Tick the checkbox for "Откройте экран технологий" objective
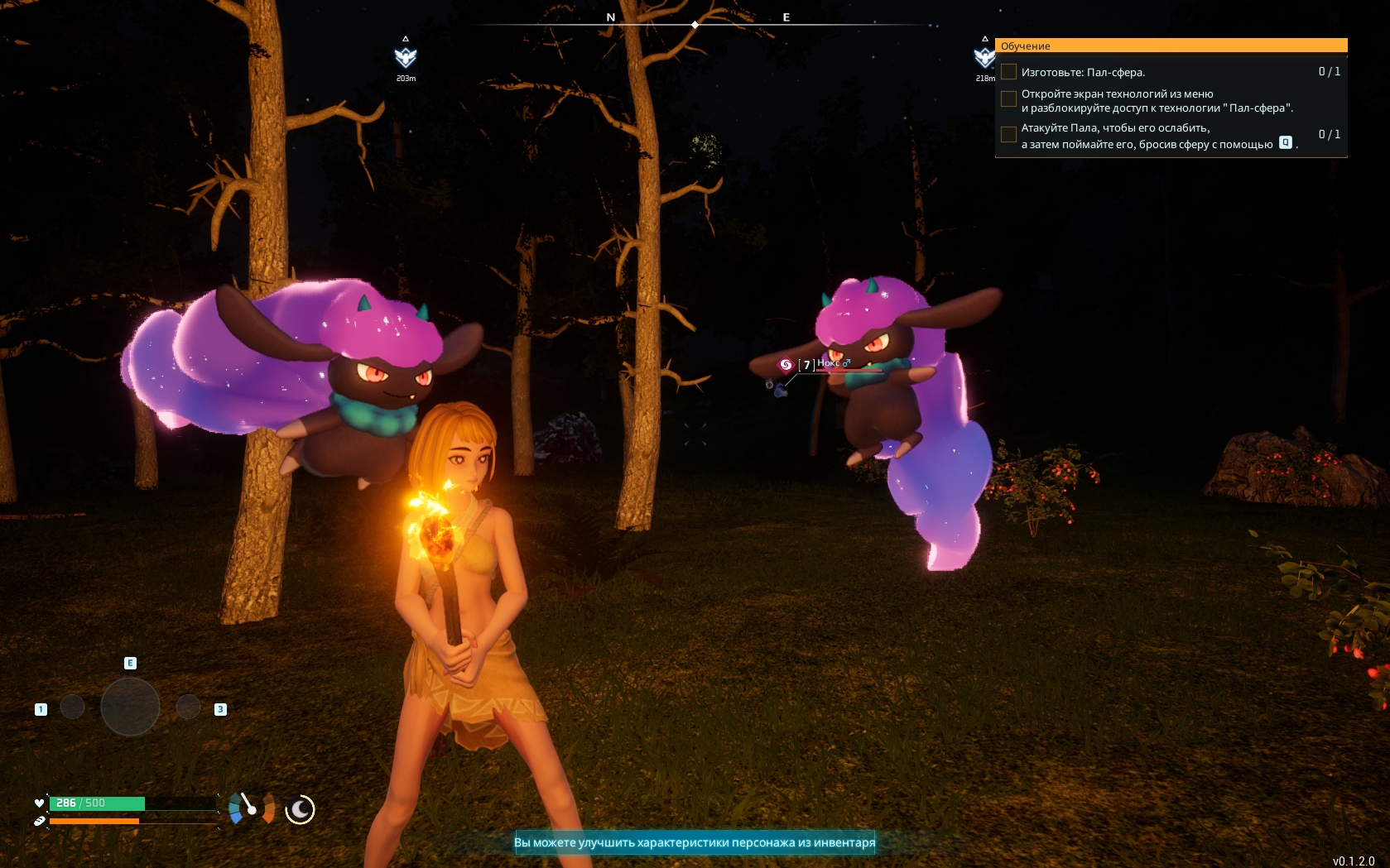The height and width of the screenshot is (868, 1390). point(1008,99)
